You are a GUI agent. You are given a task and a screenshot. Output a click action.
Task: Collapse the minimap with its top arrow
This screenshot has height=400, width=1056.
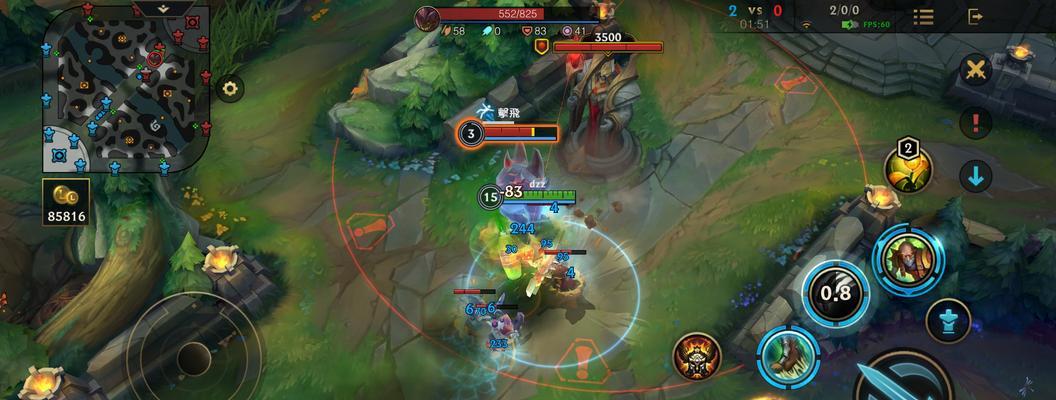[161, 8]
